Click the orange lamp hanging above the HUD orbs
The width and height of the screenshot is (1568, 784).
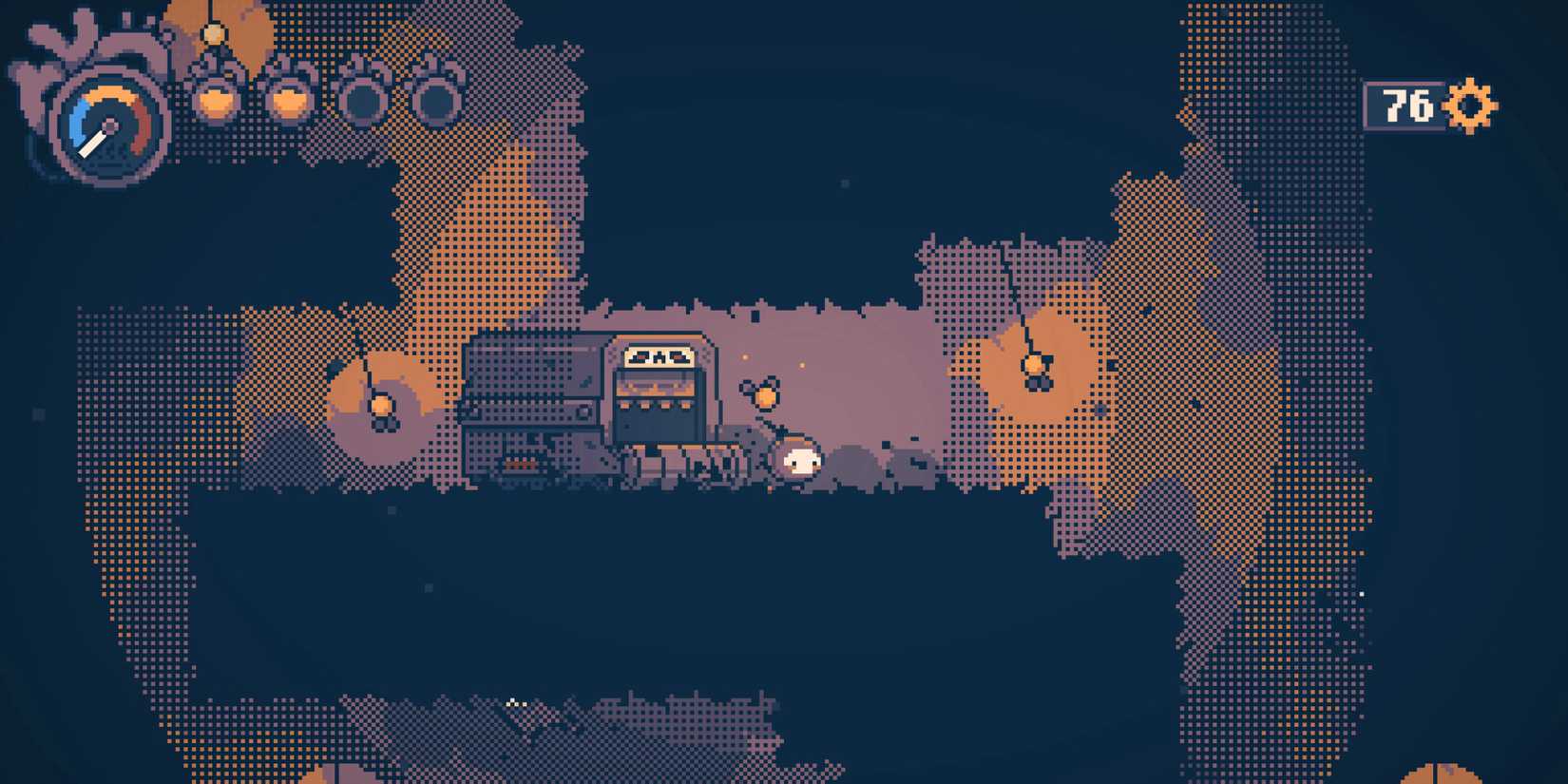pos(214,33)
